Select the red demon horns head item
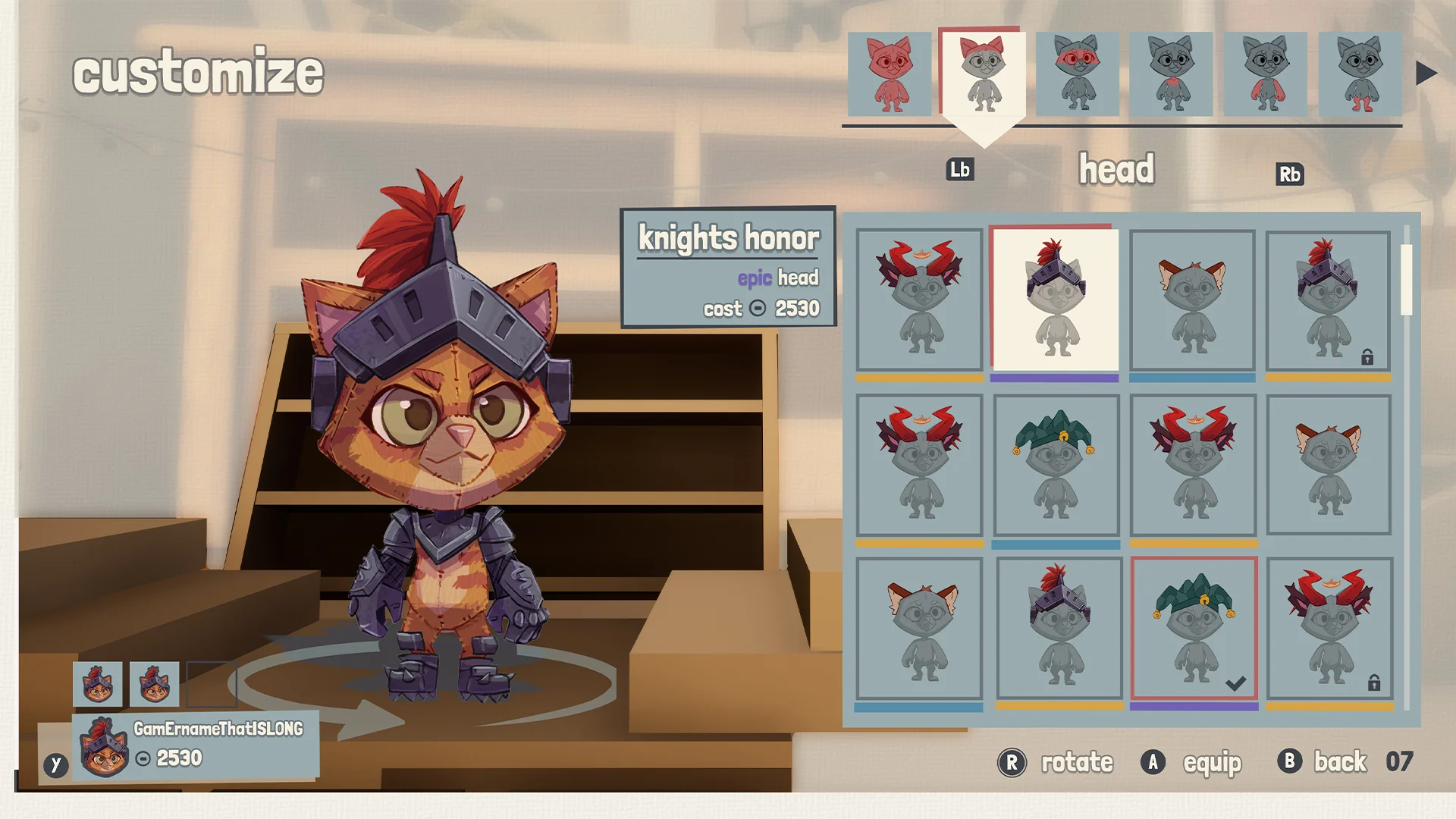This screenshot has height=819, width=1456. point(920,300)
